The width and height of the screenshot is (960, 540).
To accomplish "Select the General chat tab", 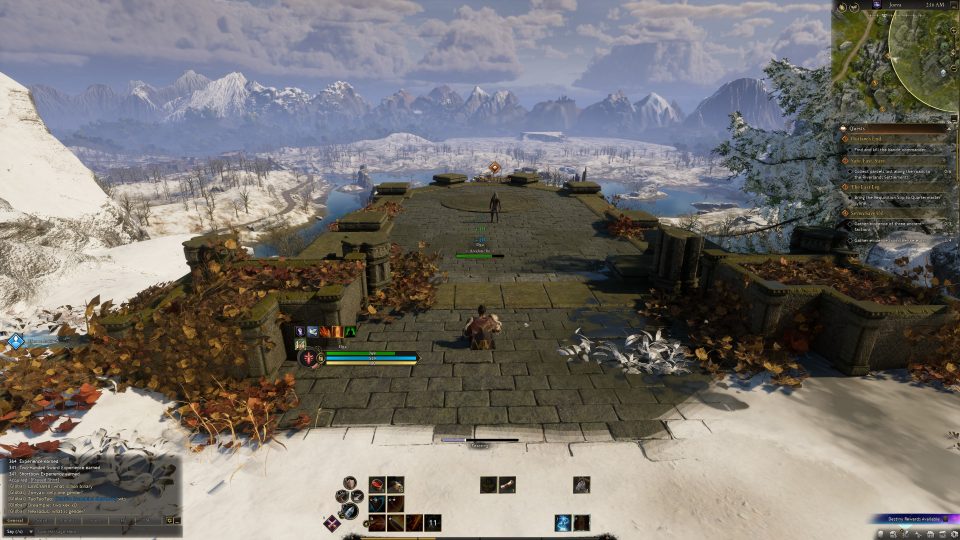I will [x=16, y=520].
